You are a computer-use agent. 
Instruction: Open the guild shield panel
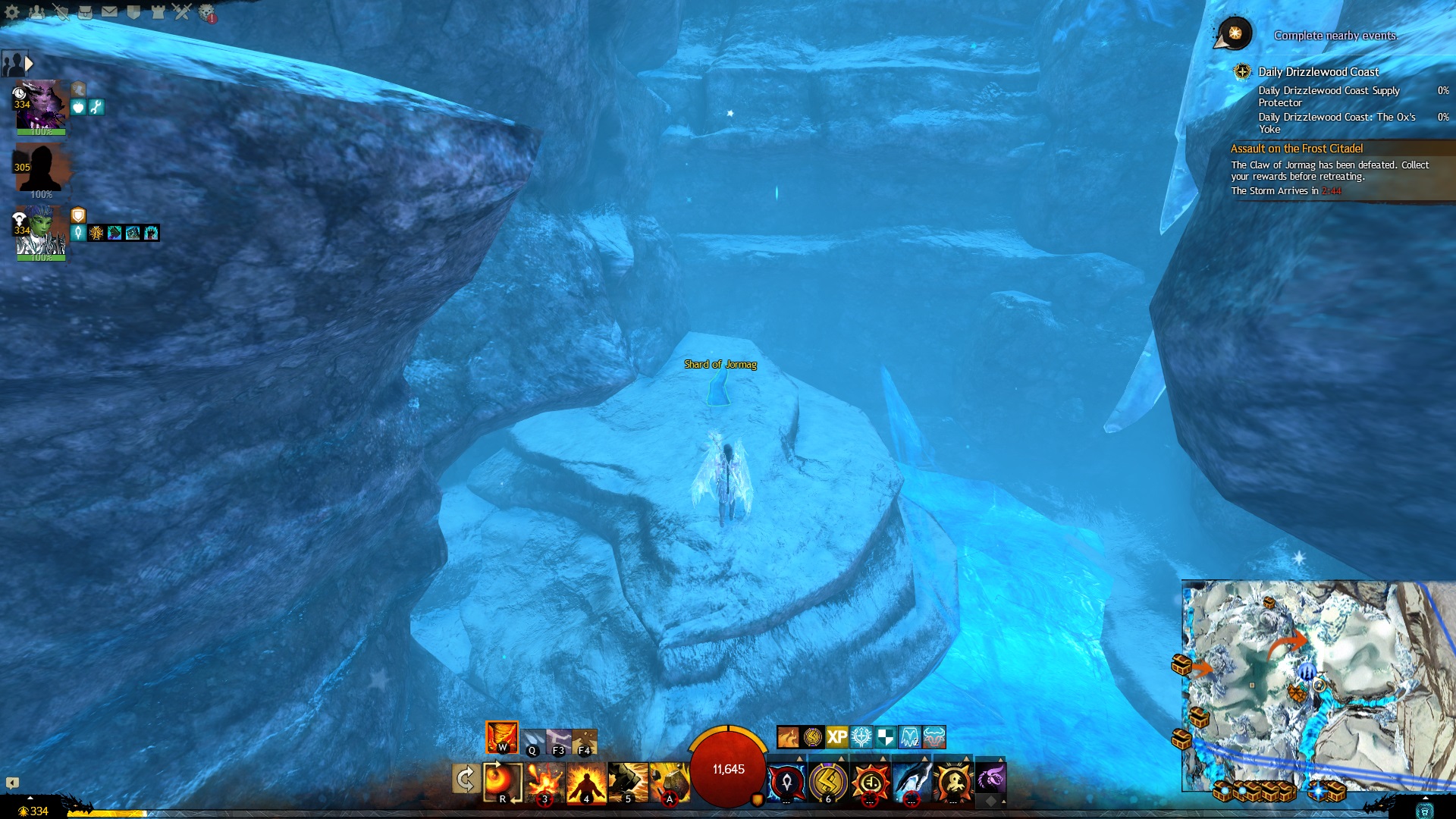[133, 12]
